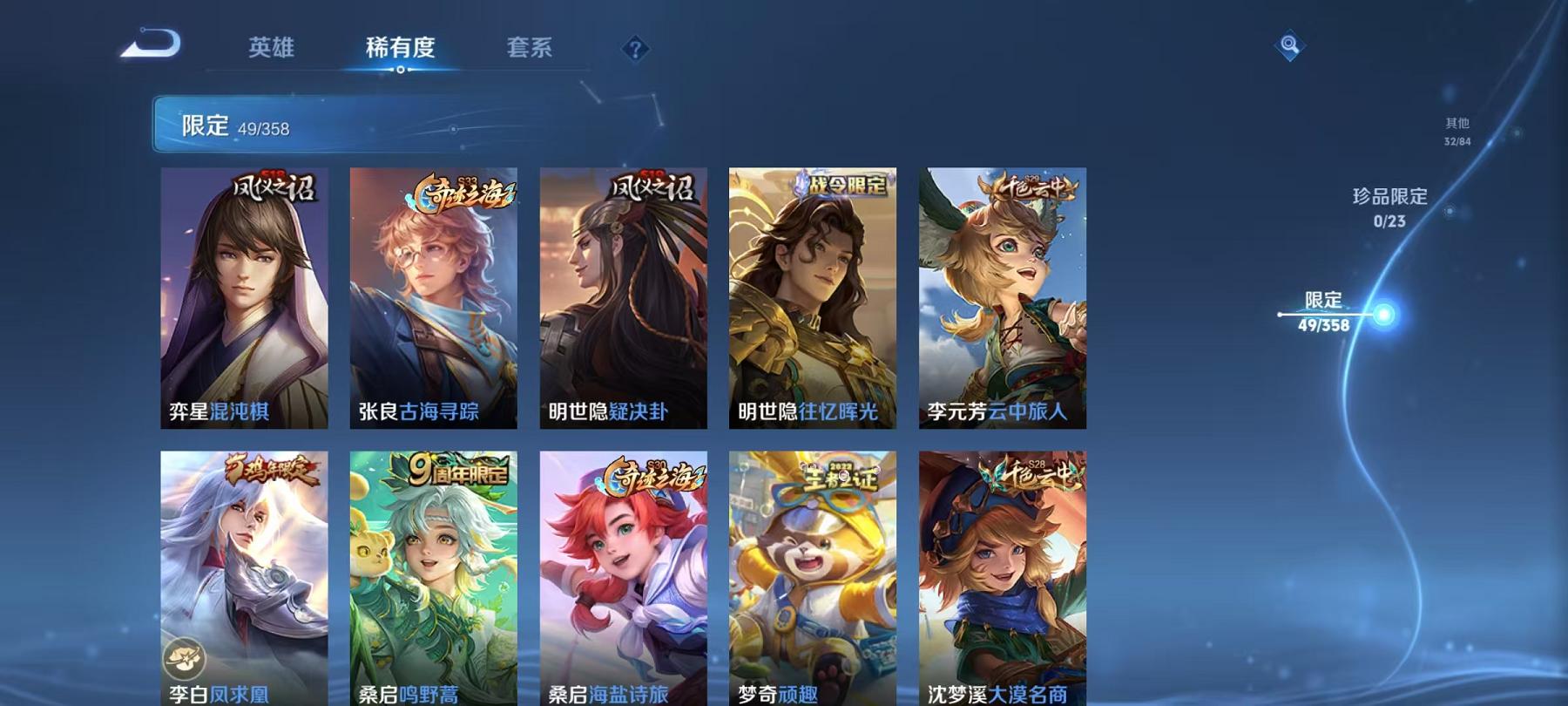Image resolution: width=1568 pixels, height=706 pixels.
Task: Select the 稀有度 tab
Action: click(402, 49)
